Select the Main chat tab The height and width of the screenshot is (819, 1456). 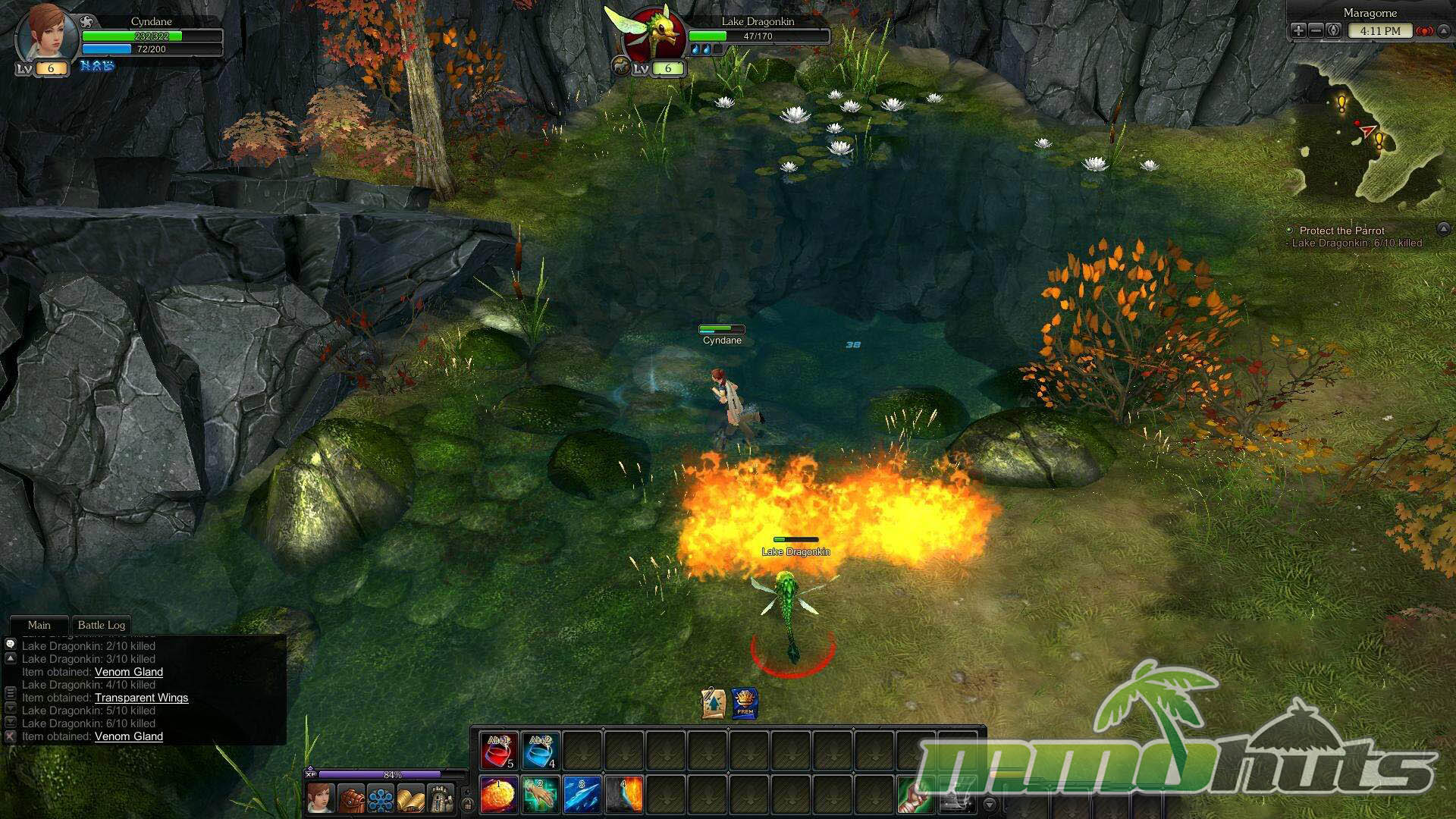(39, 625)
